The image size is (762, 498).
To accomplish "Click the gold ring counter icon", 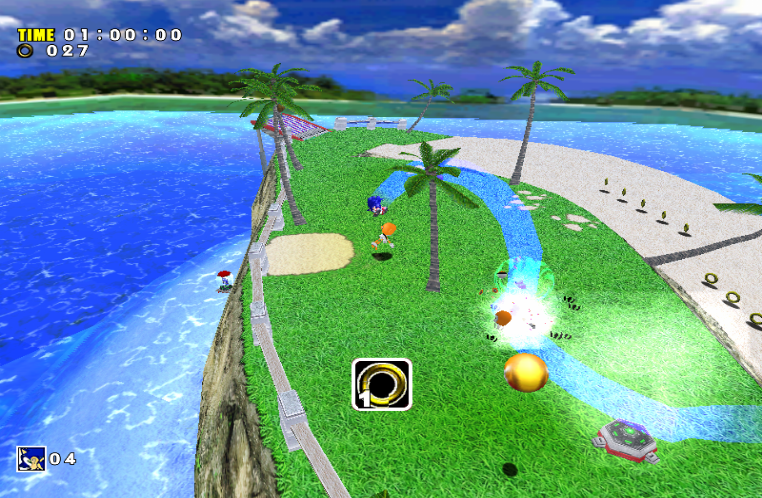I will click(23, 50).
